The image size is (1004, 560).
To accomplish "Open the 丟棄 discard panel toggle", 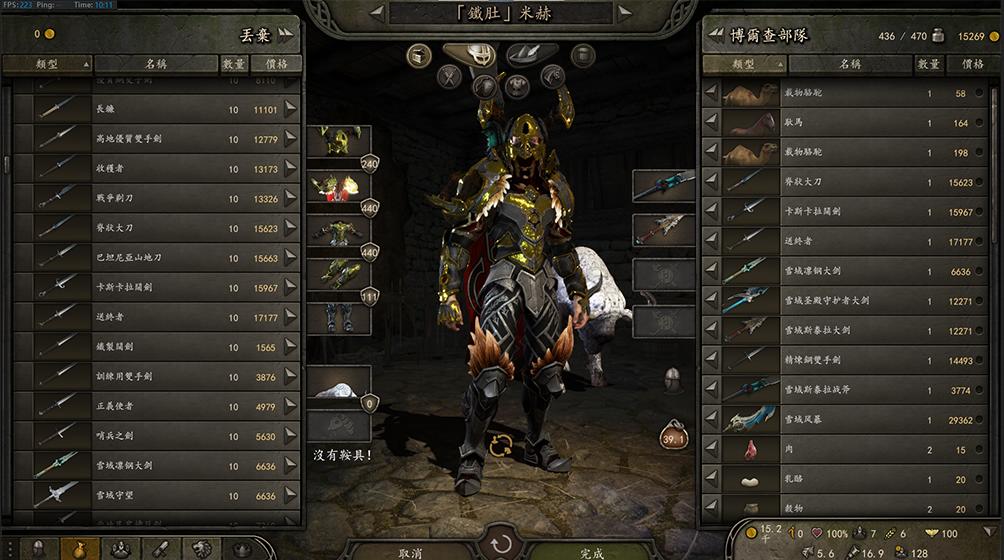I will click(287, 33).
